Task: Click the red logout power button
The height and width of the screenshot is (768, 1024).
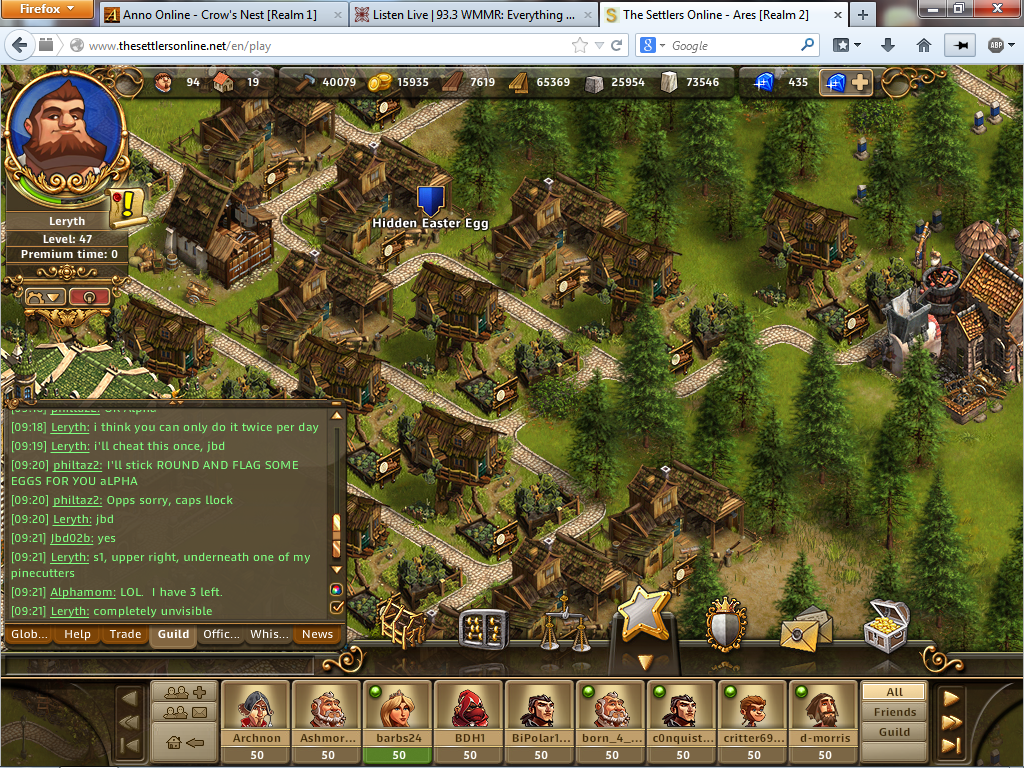Action: [89, 297]
